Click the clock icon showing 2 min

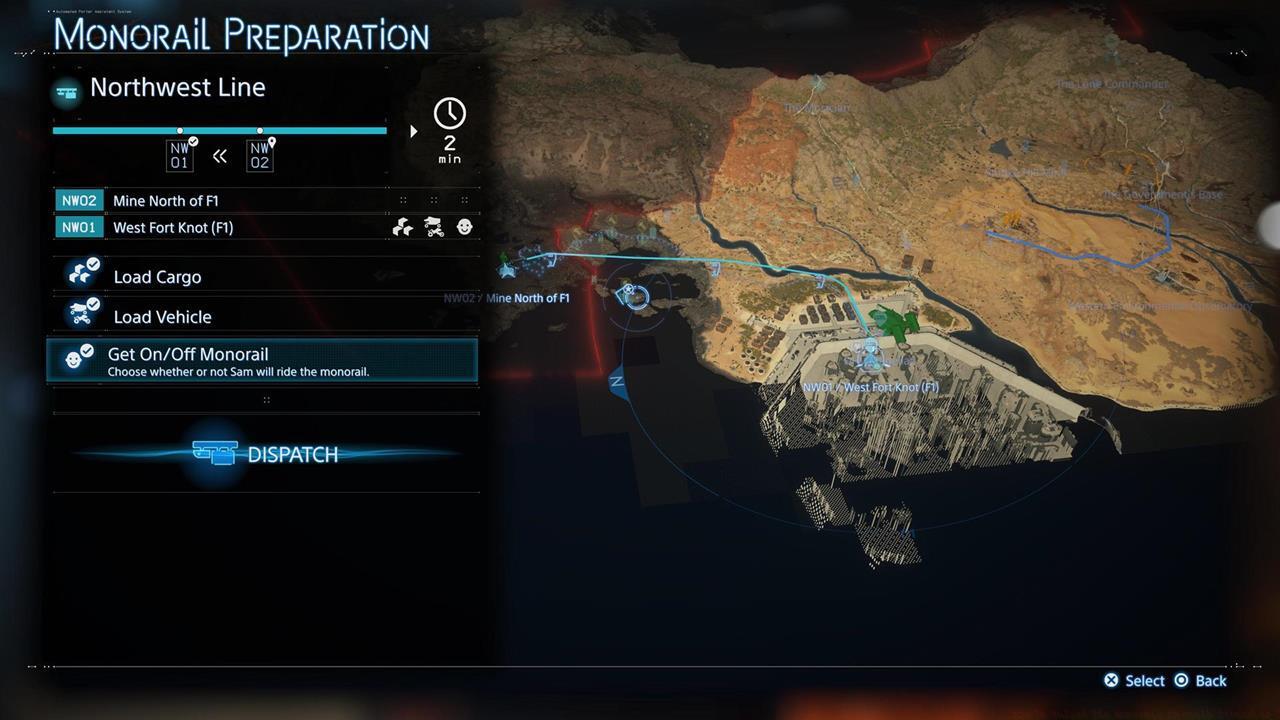tap(449, 114)
